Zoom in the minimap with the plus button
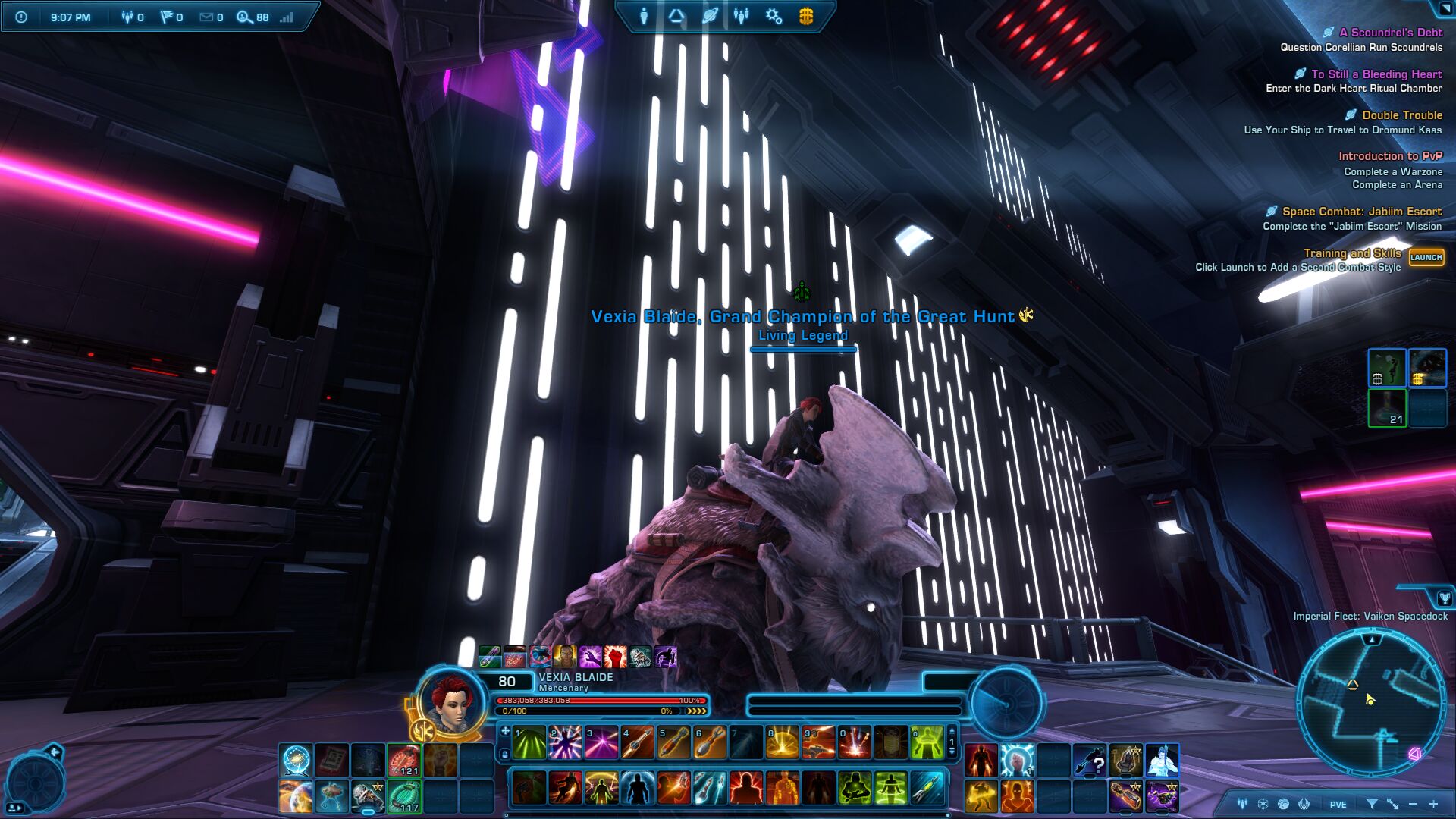 (1433, 804)
